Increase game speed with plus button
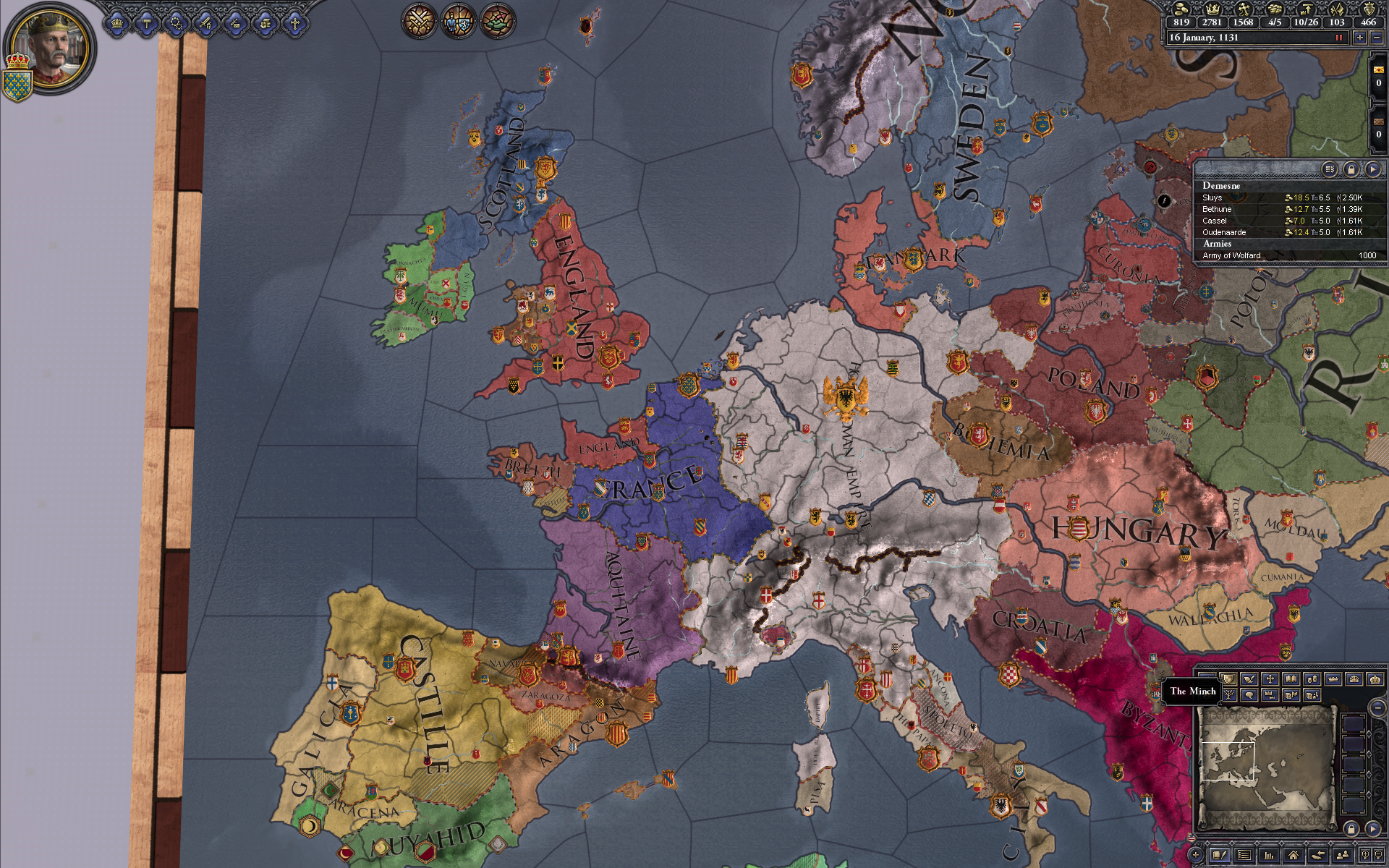 1360,38
